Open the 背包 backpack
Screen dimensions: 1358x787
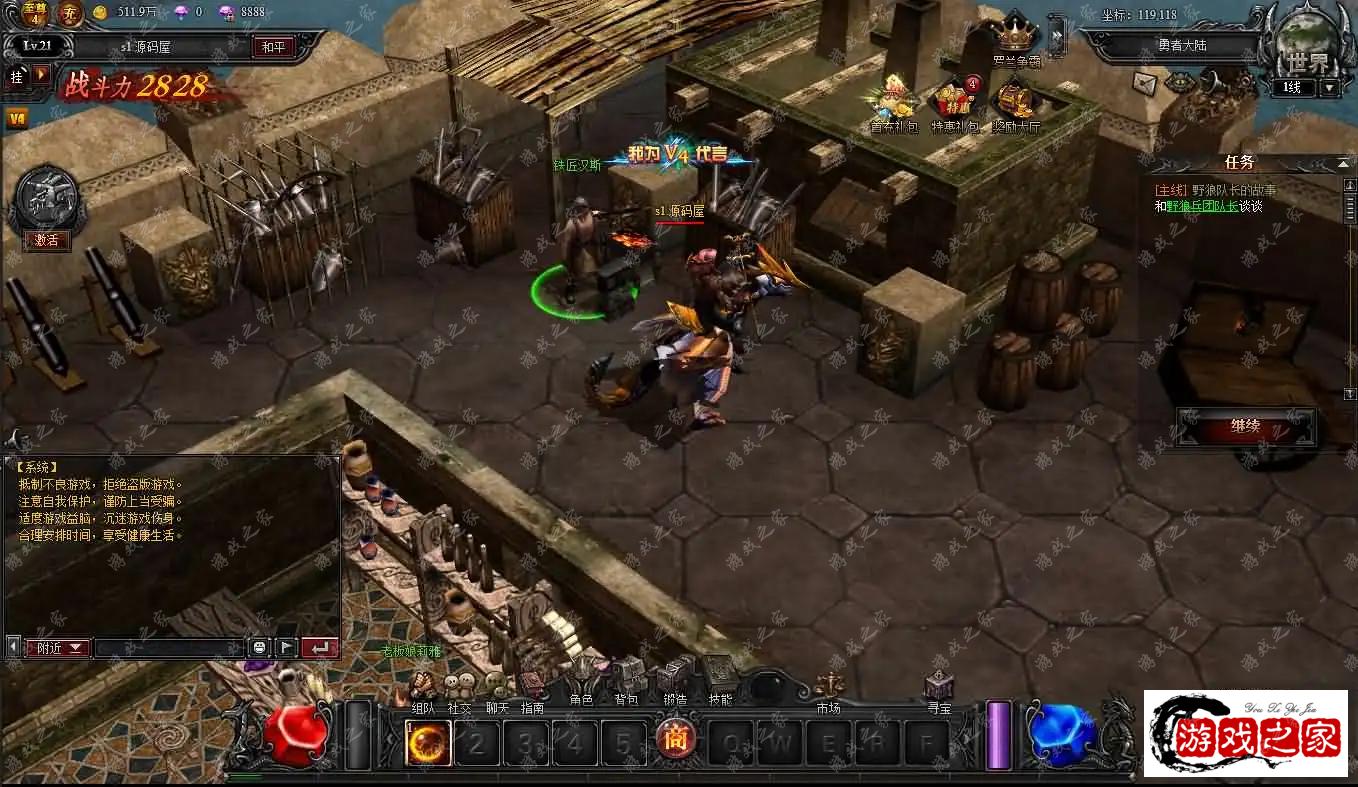click(x=626, y=681)
